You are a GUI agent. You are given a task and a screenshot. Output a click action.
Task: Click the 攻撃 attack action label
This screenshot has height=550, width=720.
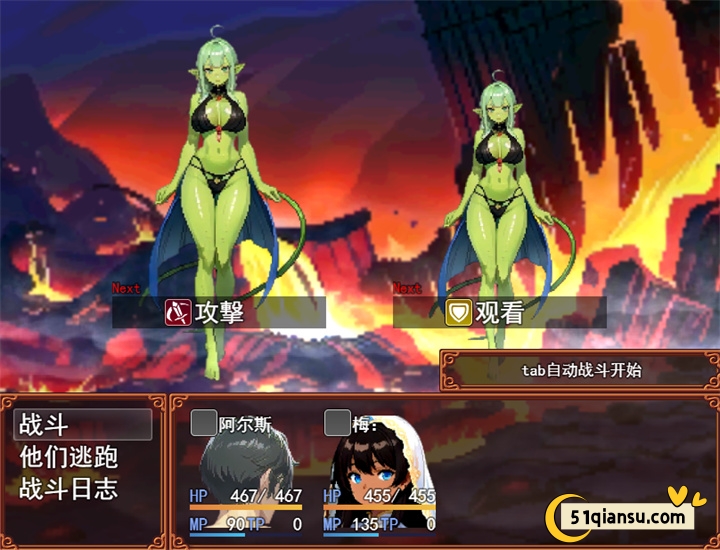(x=218, y=312)
